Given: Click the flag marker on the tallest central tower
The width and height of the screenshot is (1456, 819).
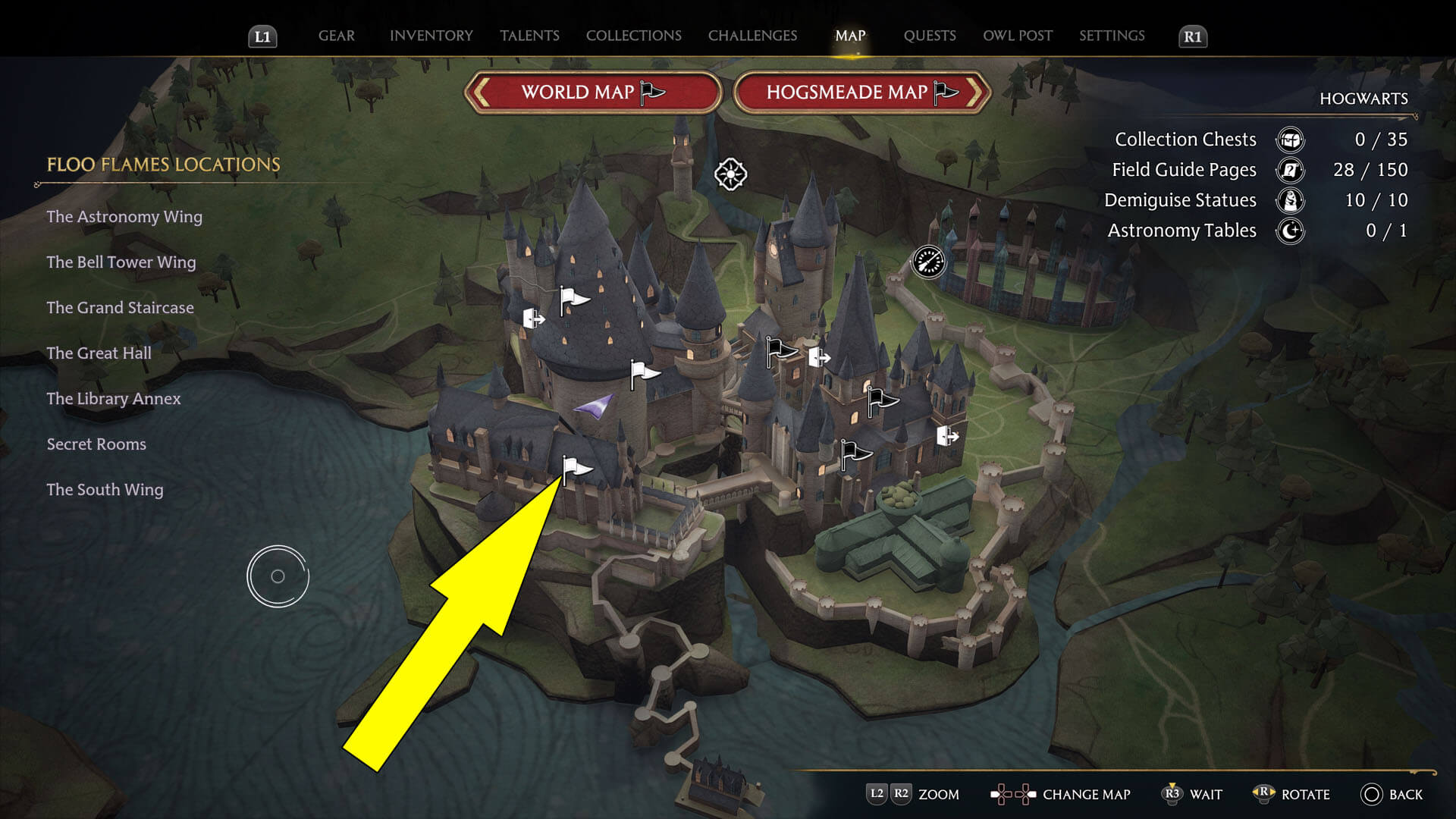Looking at the screenshot, I should [569, 296].
